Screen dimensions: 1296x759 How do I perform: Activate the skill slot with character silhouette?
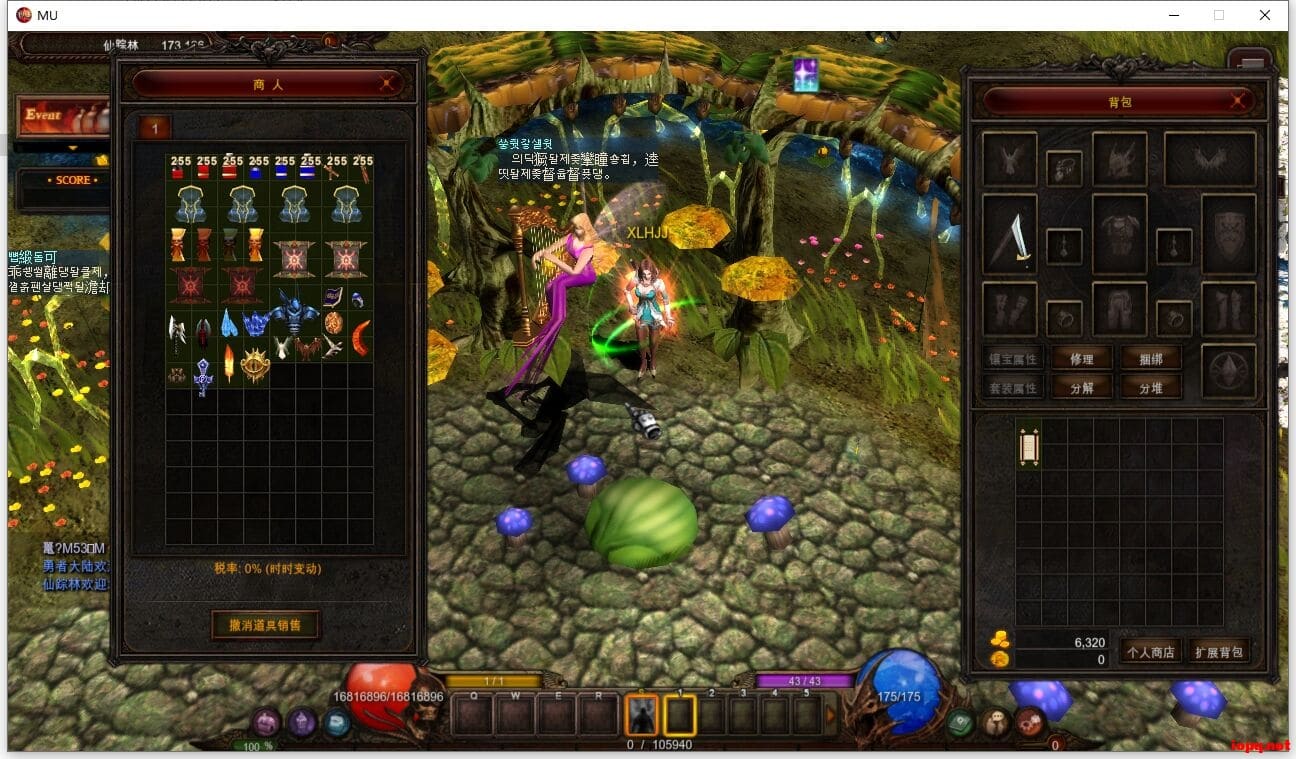pyautogui.click(x=641, y=715)
